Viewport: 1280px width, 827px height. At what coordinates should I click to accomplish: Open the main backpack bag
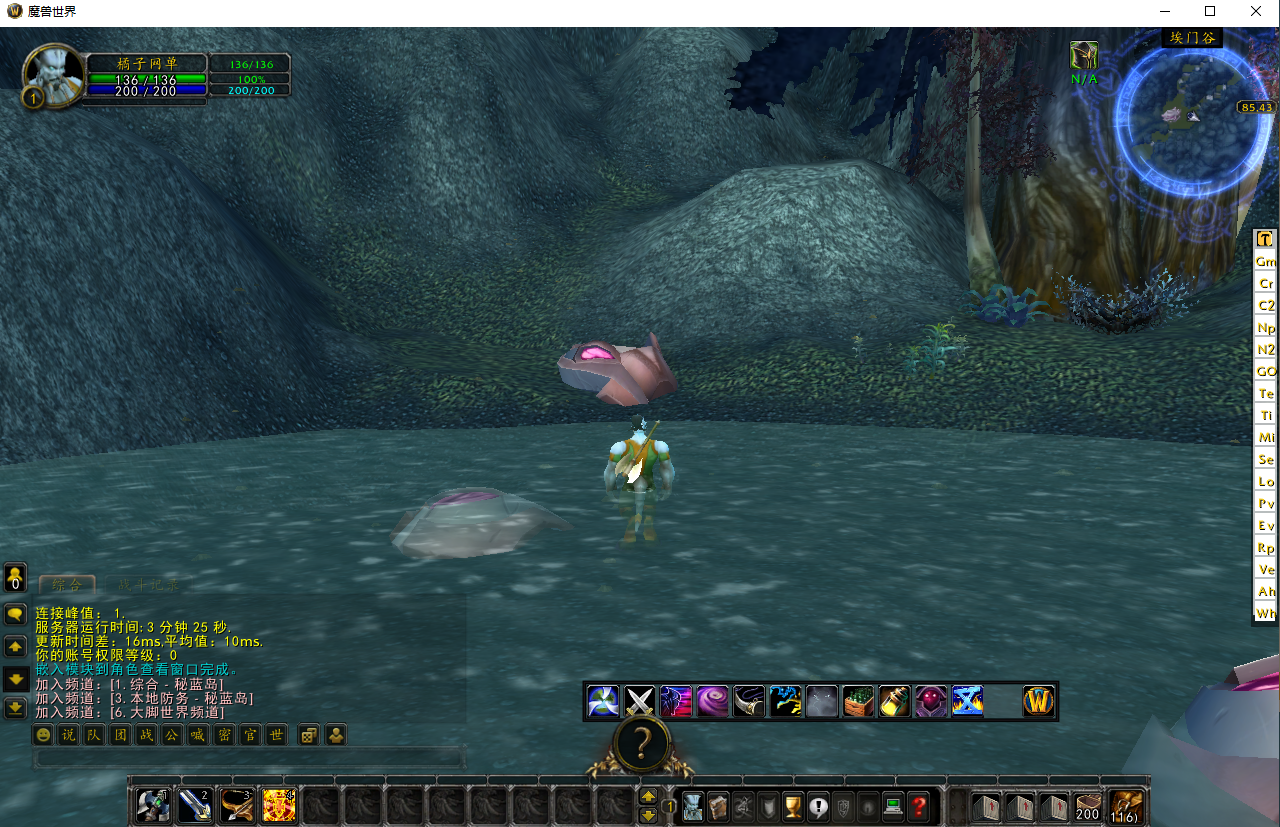pos(1128,805)
